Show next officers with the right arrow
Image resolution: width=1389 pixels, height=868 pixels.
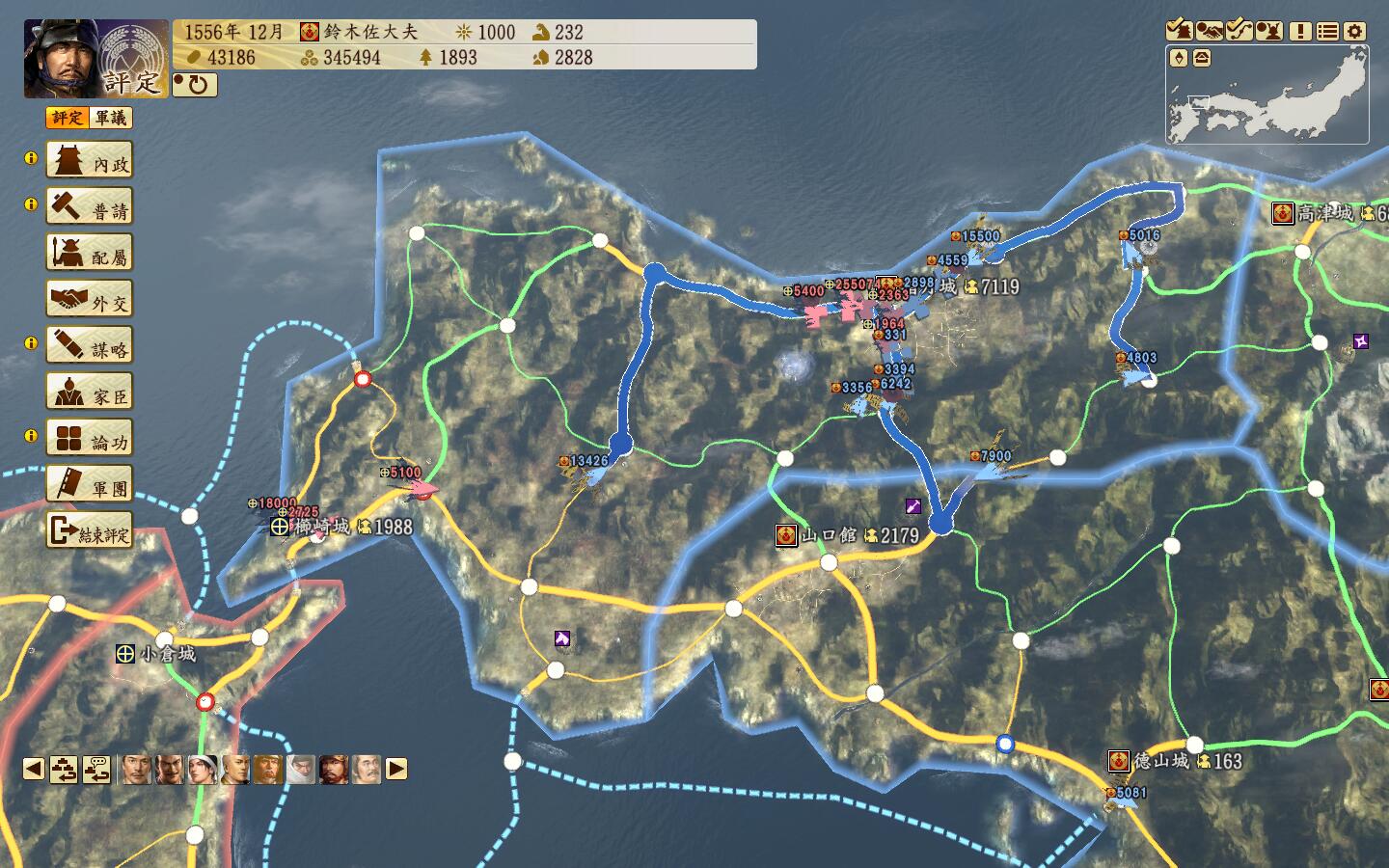coord(396,769)
